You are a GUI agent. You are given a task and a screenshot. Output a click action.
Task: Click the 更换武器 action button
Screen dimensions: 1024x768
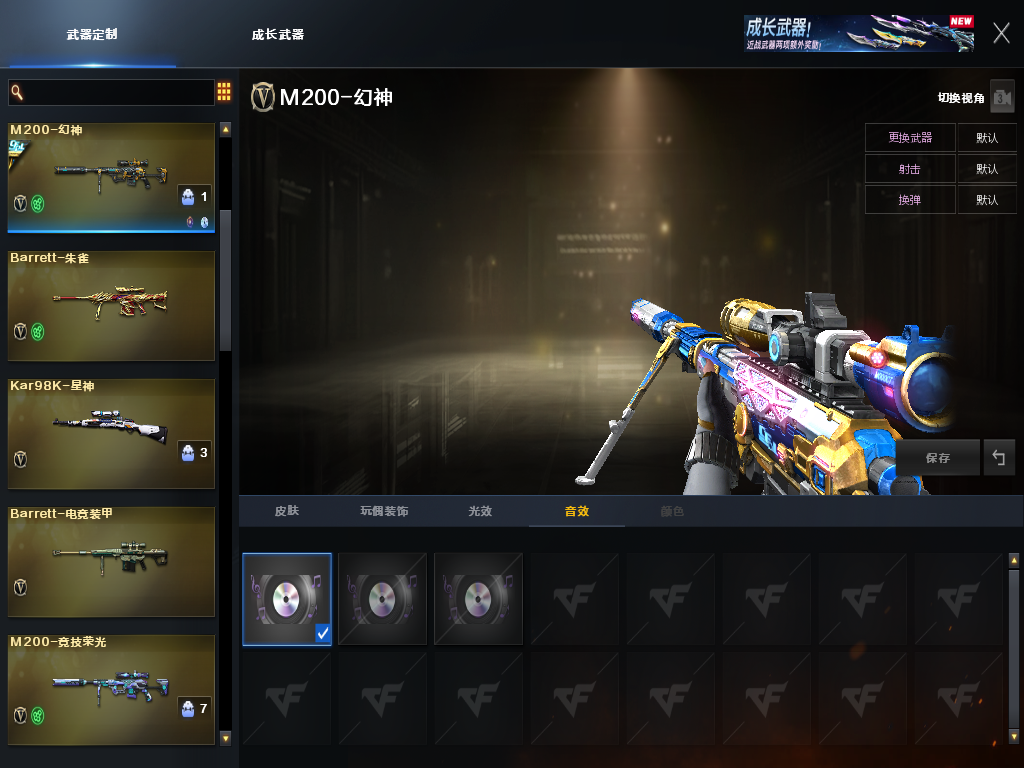(x=910, y=137)
